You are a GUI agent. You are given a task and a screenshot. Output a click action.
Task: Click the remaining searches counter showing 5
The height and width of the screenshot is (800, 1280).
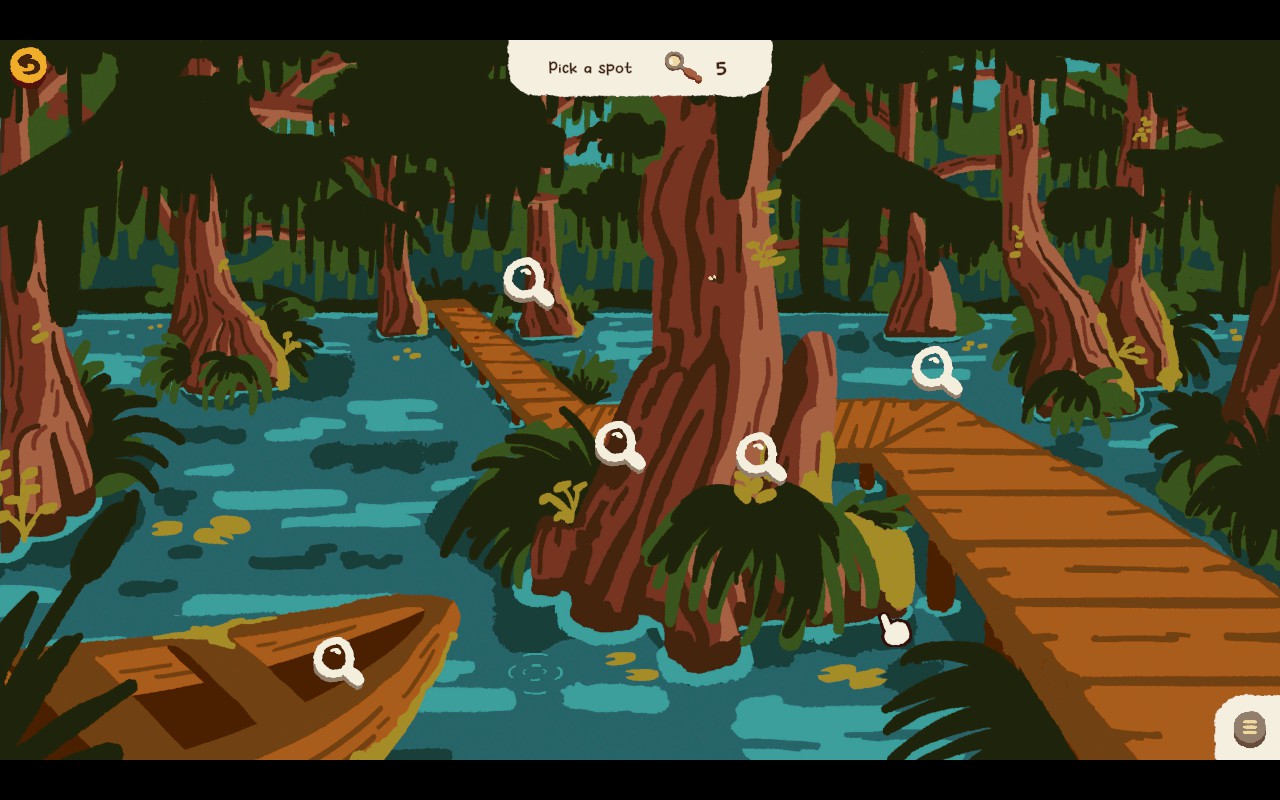(x=723, y=67)
